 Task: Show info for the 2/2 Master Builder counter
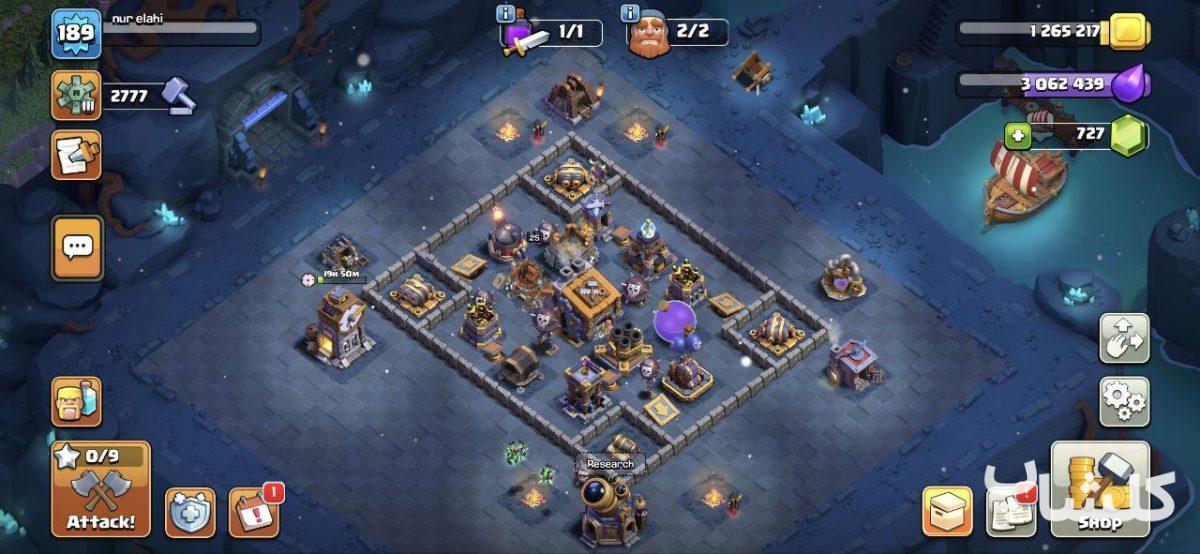[630, 14]
